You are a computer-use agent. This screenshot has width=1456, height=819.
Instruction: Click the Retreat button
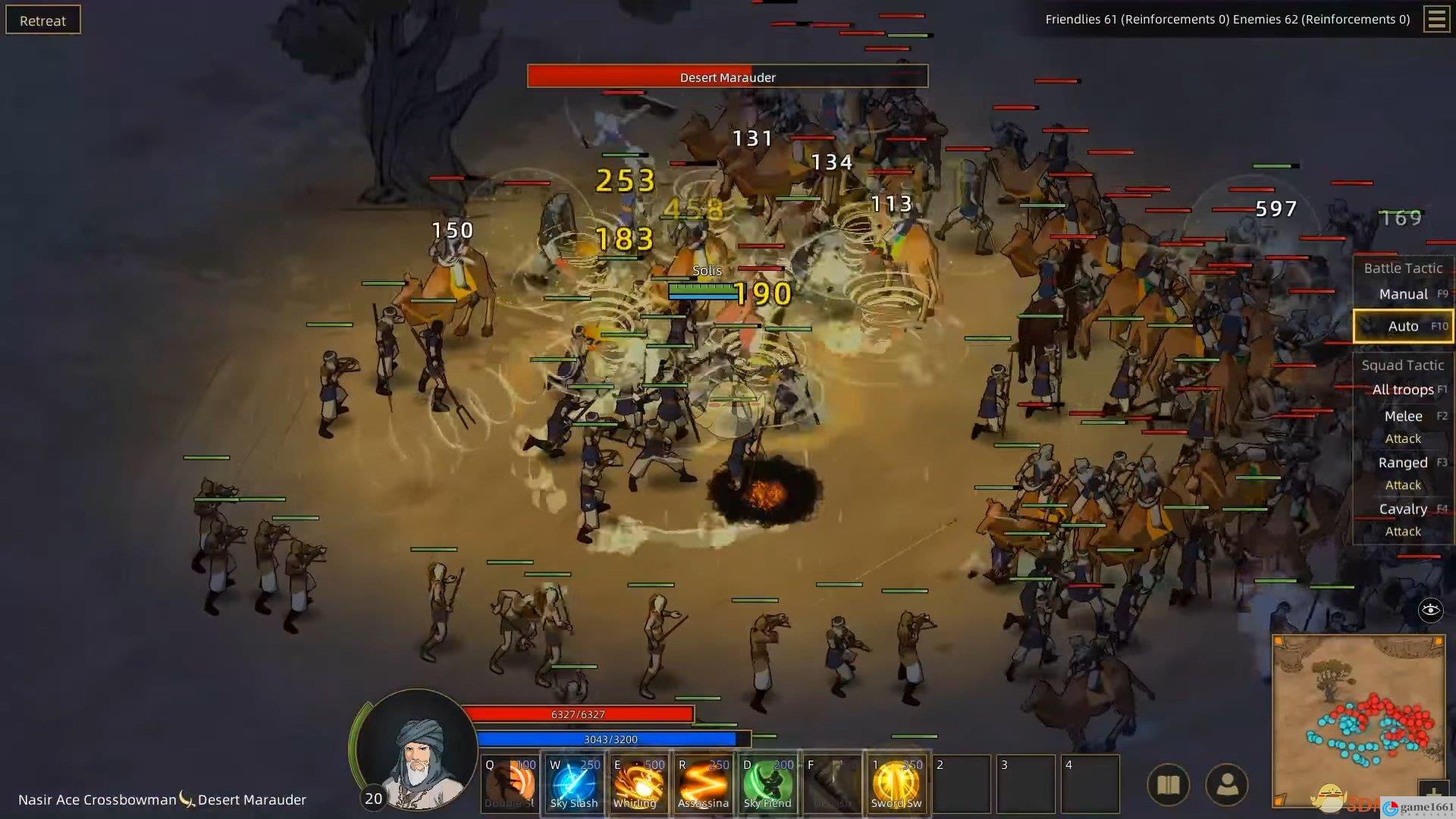pos(42,20)
